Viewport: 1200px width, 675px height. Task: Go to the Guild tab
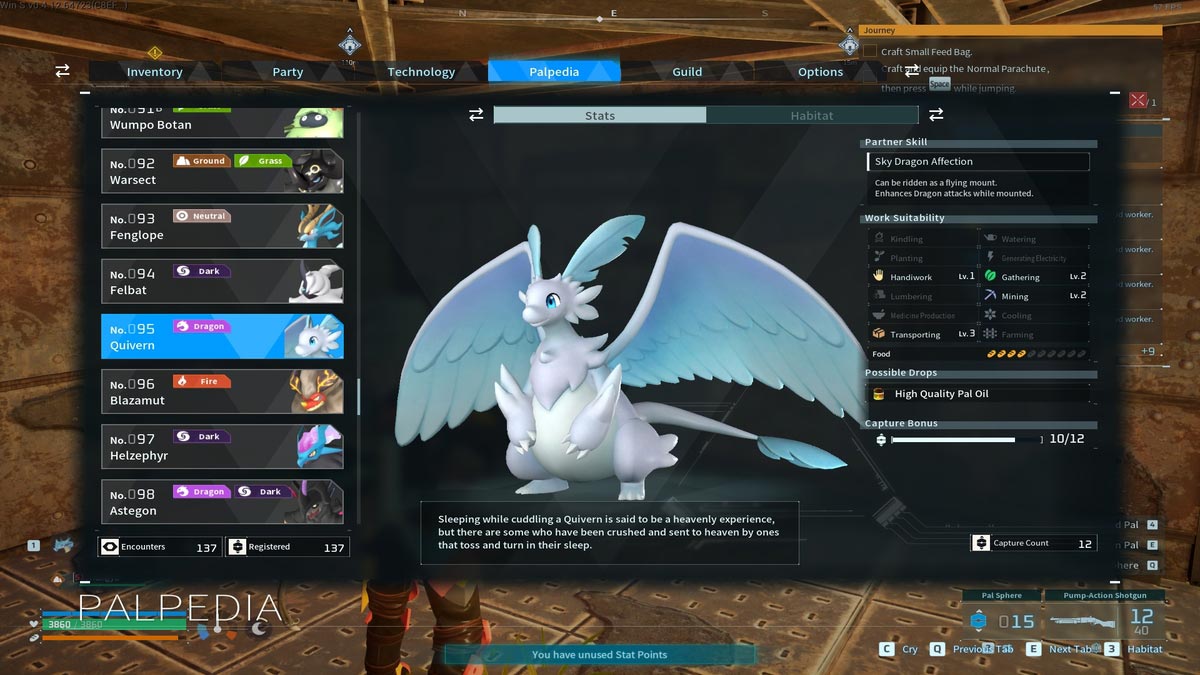point(687,72)
